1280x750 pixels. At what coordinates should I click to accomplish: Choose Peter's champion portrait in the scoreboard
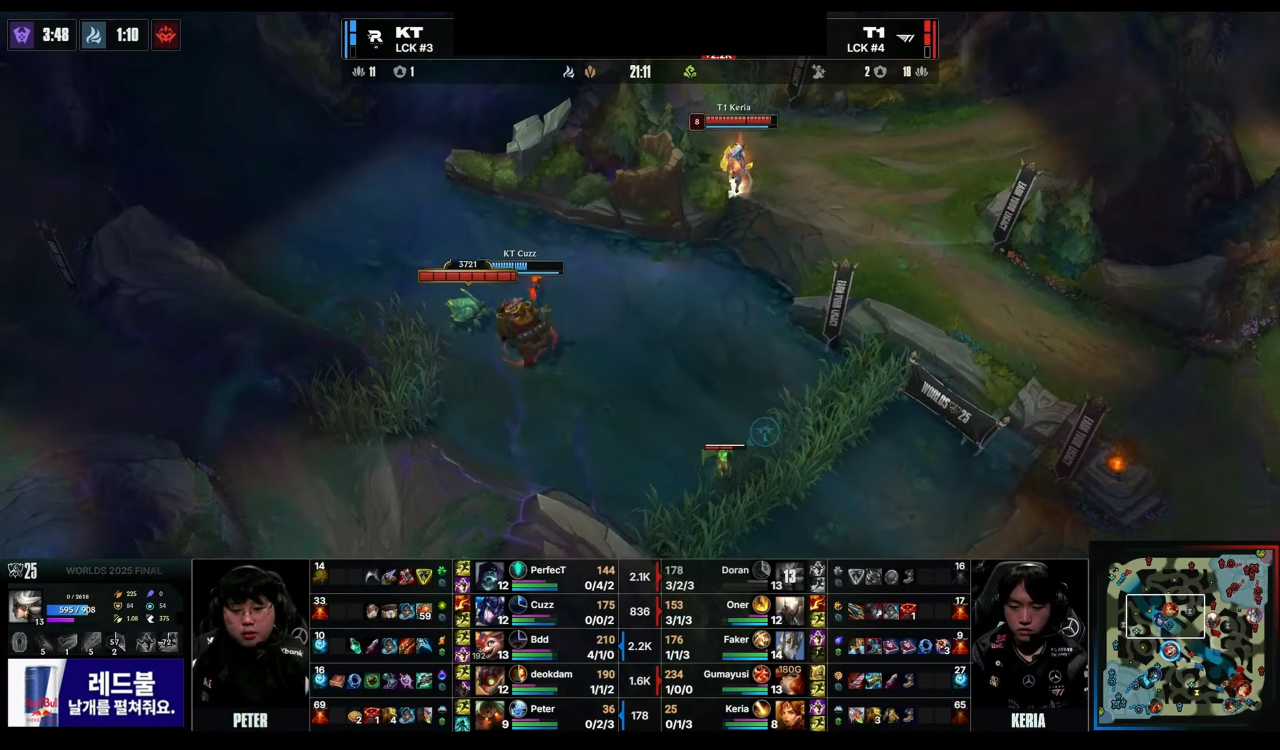tap(490, 714)
